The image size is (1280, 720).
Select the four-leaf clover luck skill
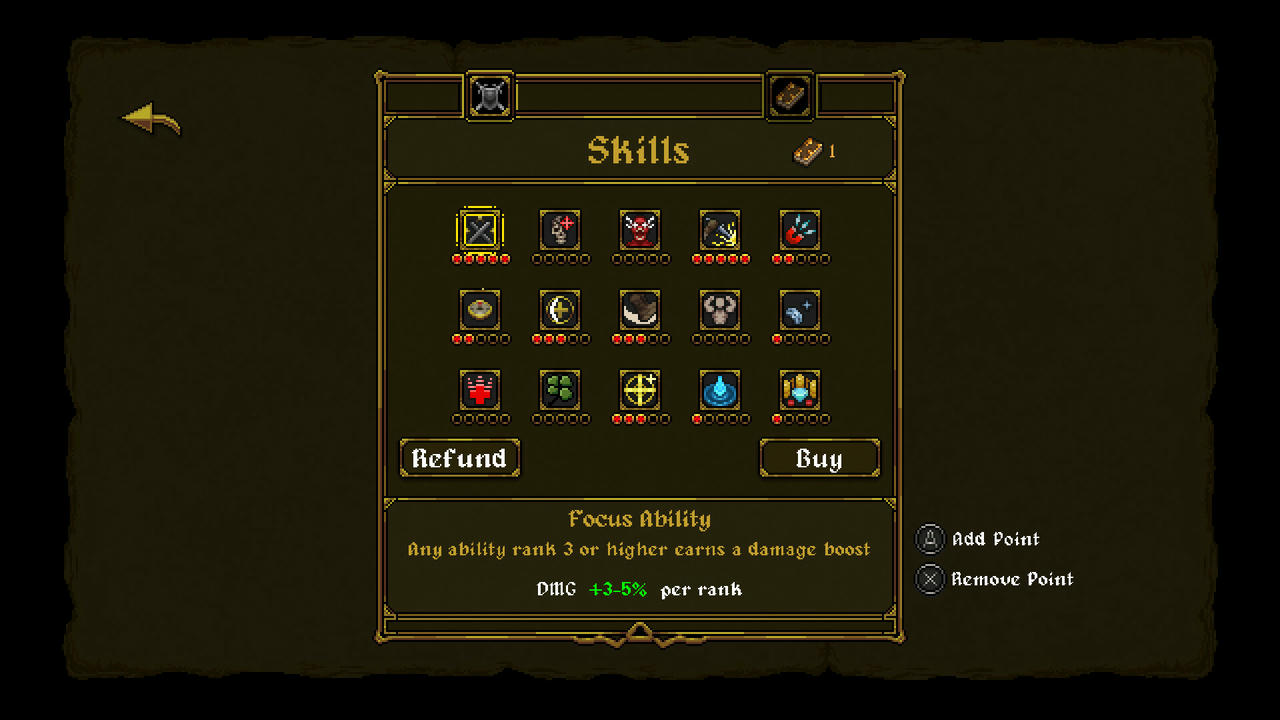pyautogui.click(x=560, y=393)
